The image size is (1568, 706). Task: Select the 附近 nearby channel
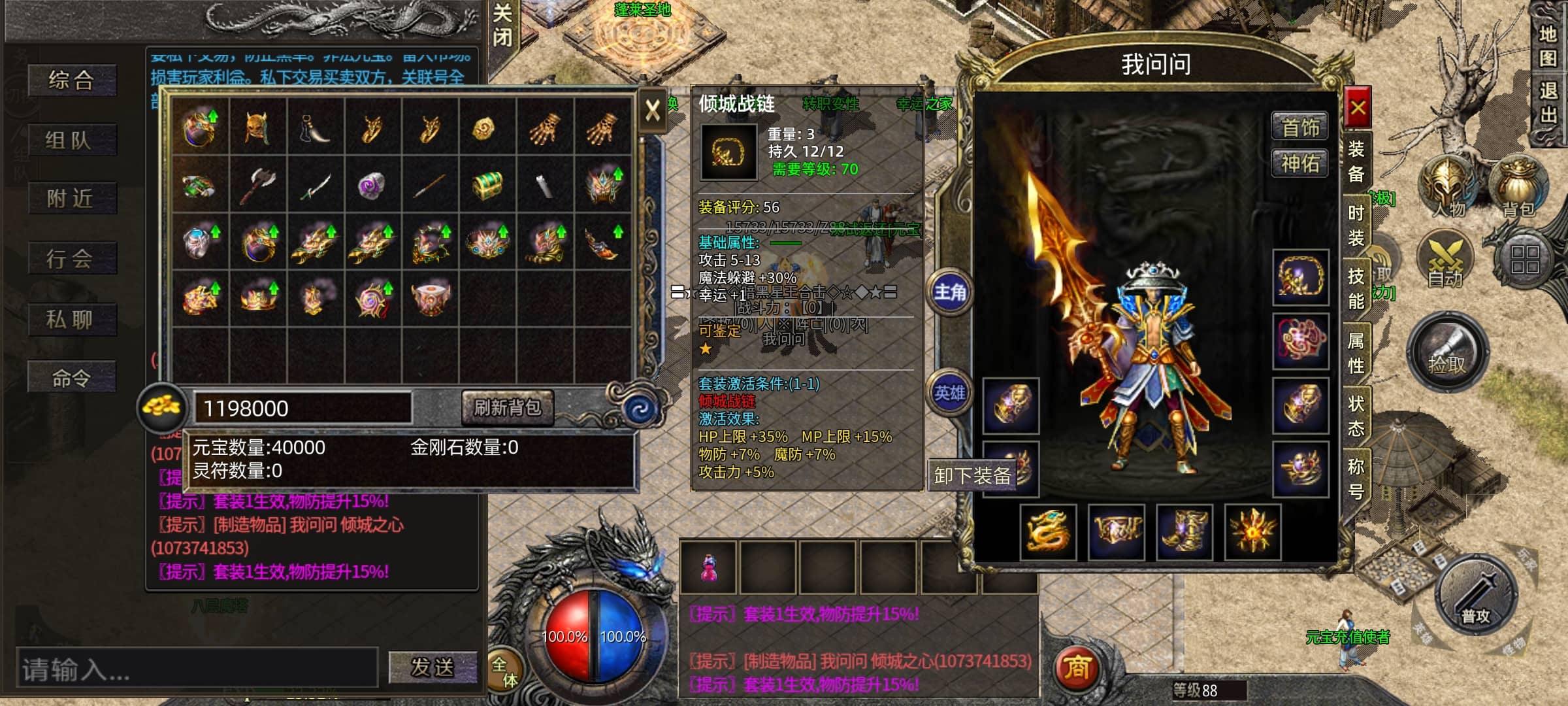tap(72, 199)
